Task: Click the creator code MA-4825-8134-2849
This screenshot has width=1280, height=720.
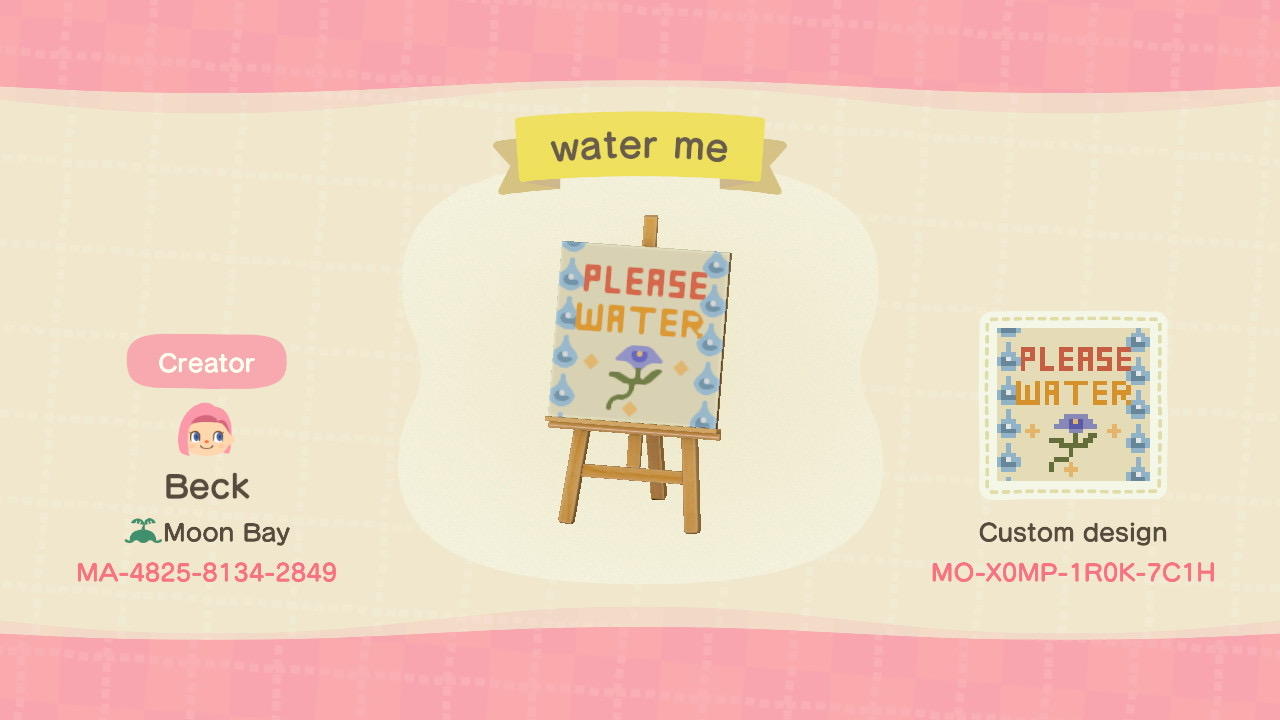Action: (x=206, y=572)
